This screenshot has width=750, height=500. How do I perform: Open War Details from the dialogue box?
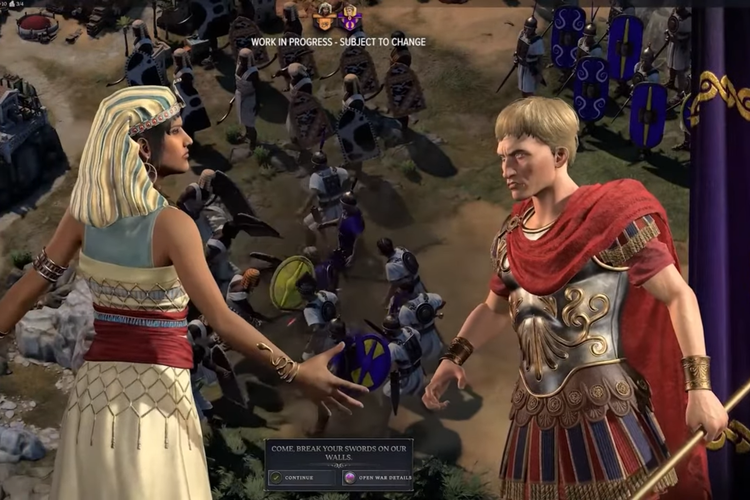pyautogui.click(x=376, y=477)
